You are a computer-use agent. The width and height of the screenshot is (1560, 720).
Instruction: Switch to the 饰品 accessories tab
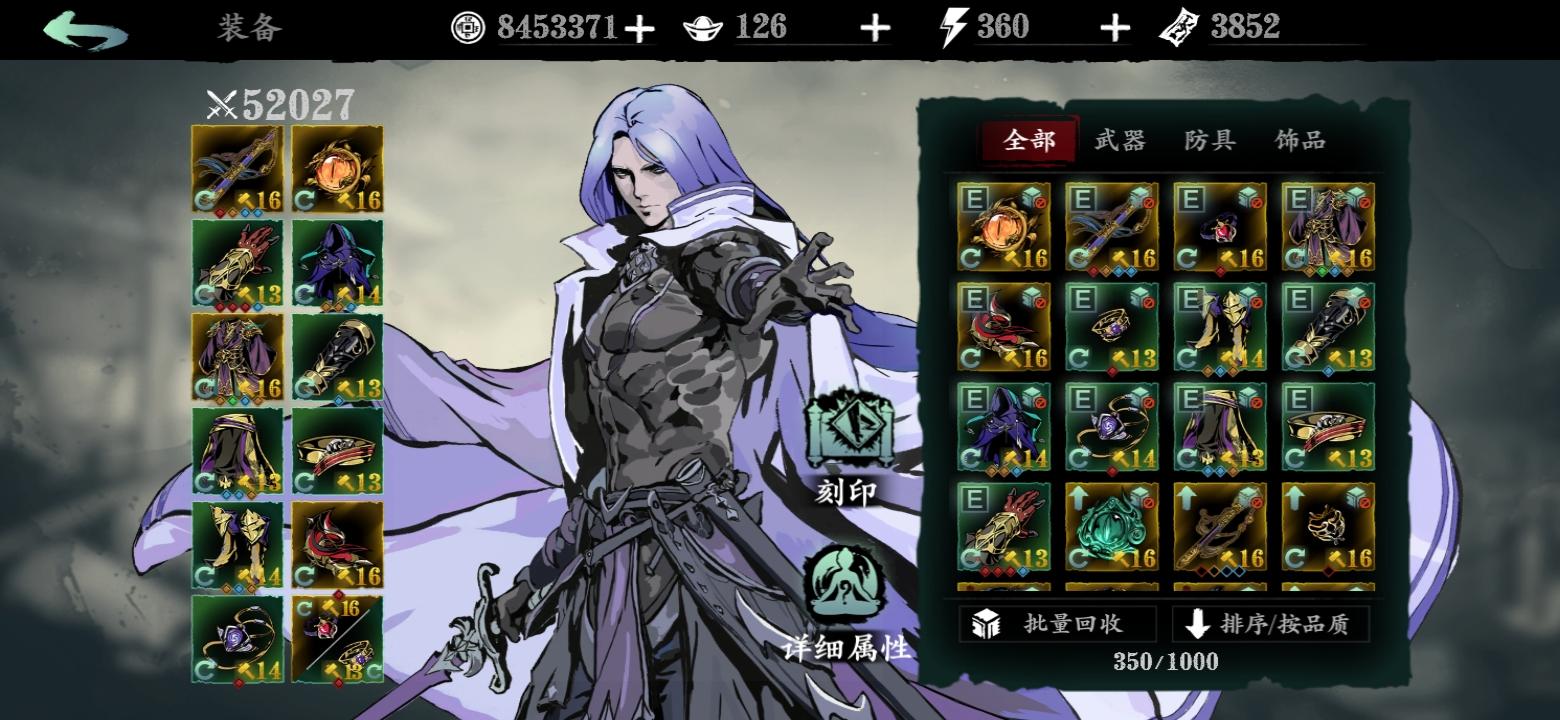pos(1302,141)
